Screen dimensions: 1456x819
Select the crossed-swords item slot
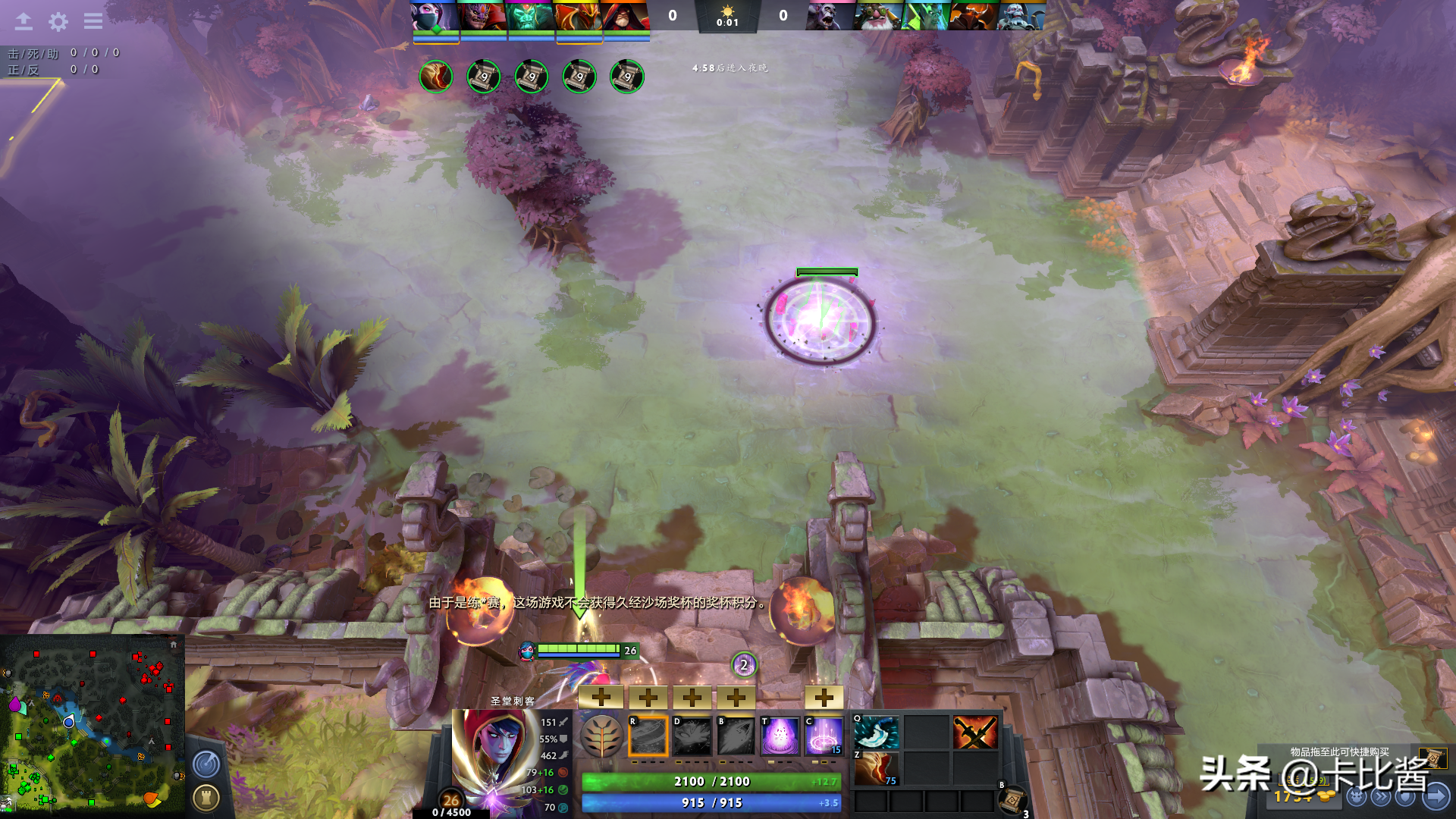click(975, 733)
